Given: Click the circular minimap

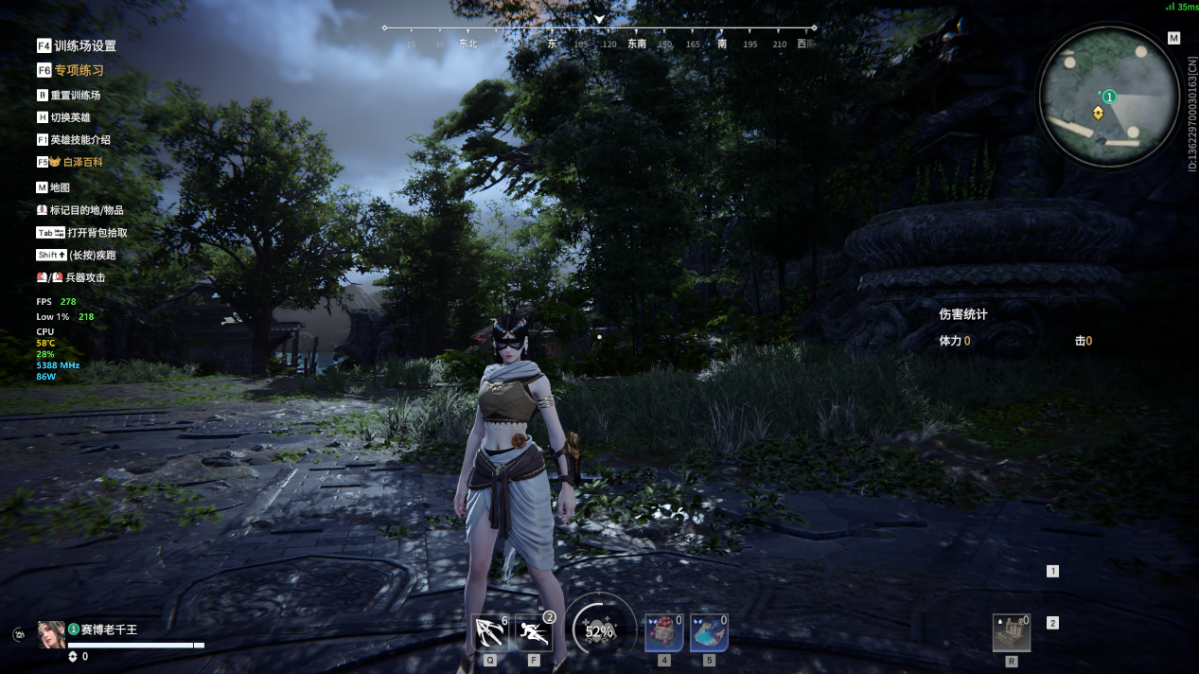Looking at the screenshot, I should pyautogui.click(x=1108, y=97).
